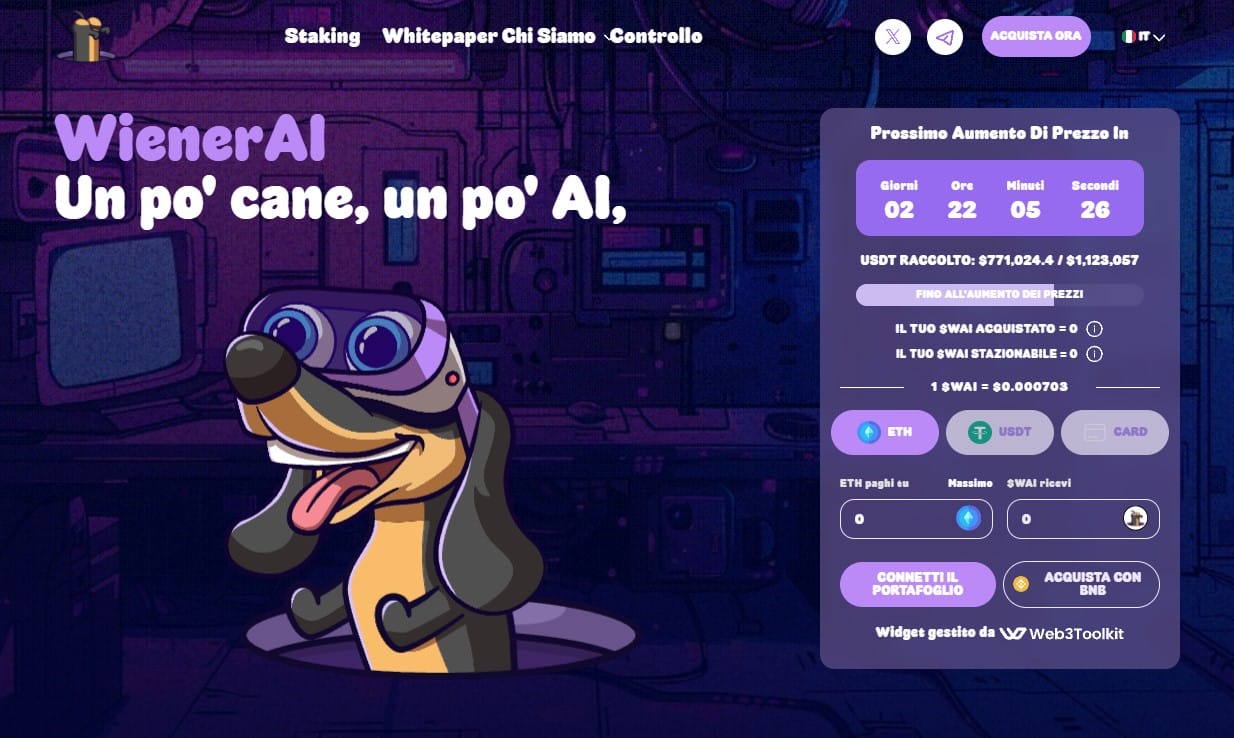The height and width of the screenshot is (738, 1234).
Task: Set the maximum ETH amount
Action: (x=970, y=484)
